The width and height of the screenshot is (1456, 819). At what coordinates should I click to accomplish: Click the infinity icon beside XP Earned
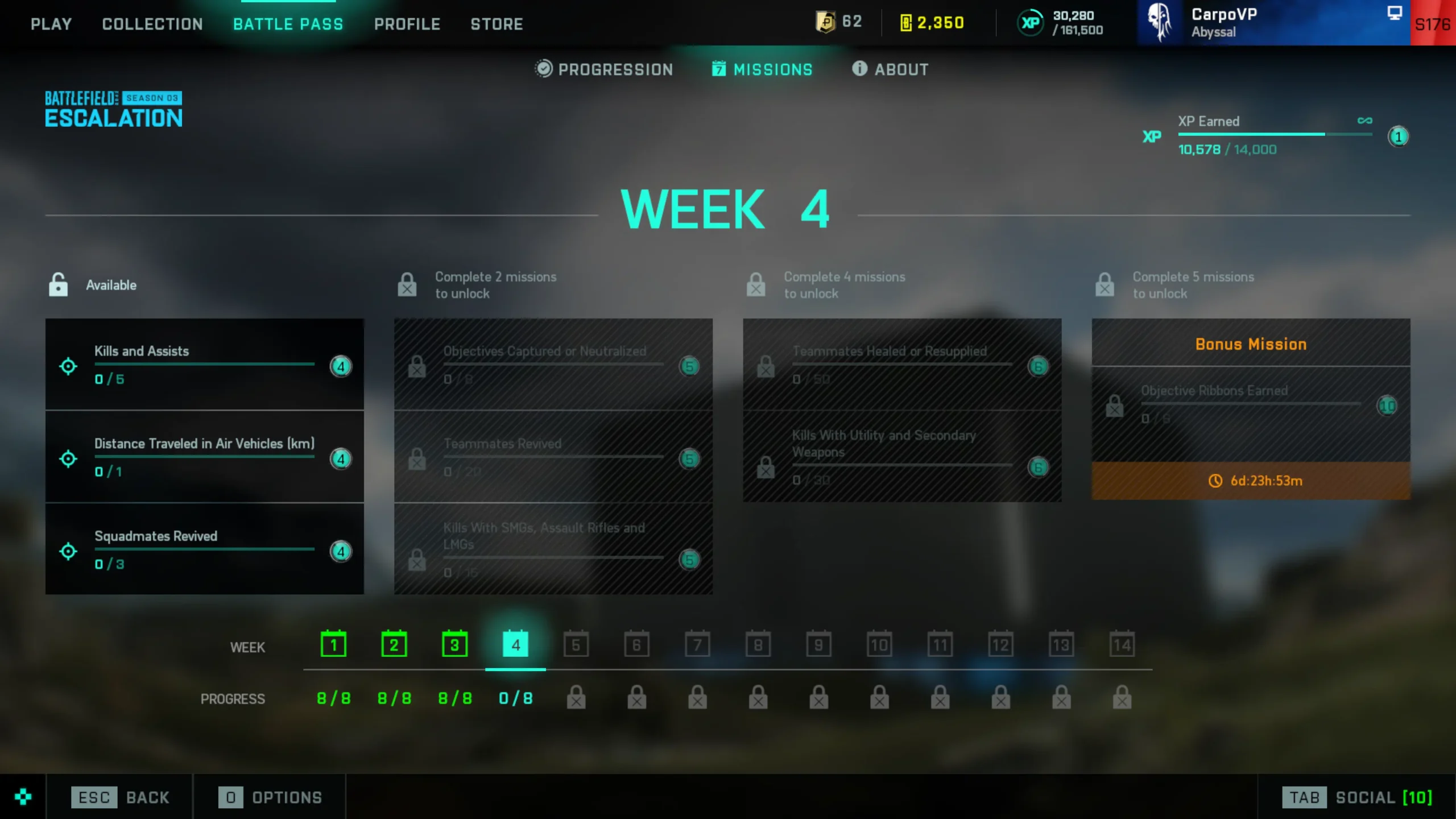1365,120
